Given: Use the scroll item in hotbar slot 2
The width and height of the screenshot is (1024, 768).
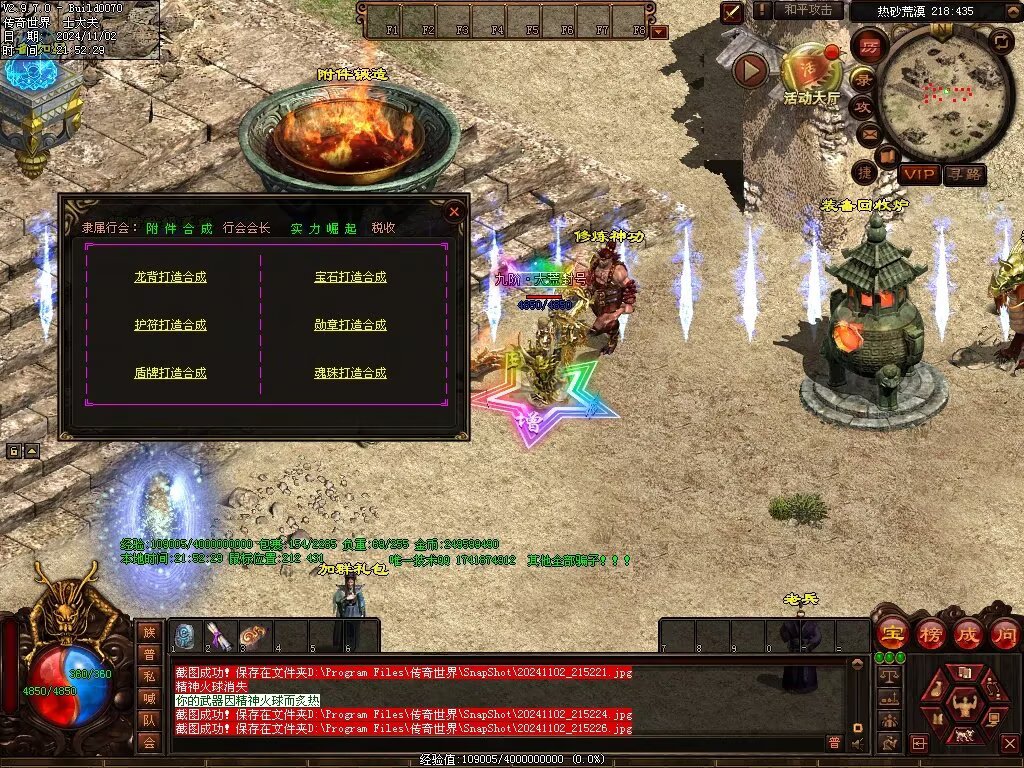Looking at the screenshot, I should [x=220, y=636].
